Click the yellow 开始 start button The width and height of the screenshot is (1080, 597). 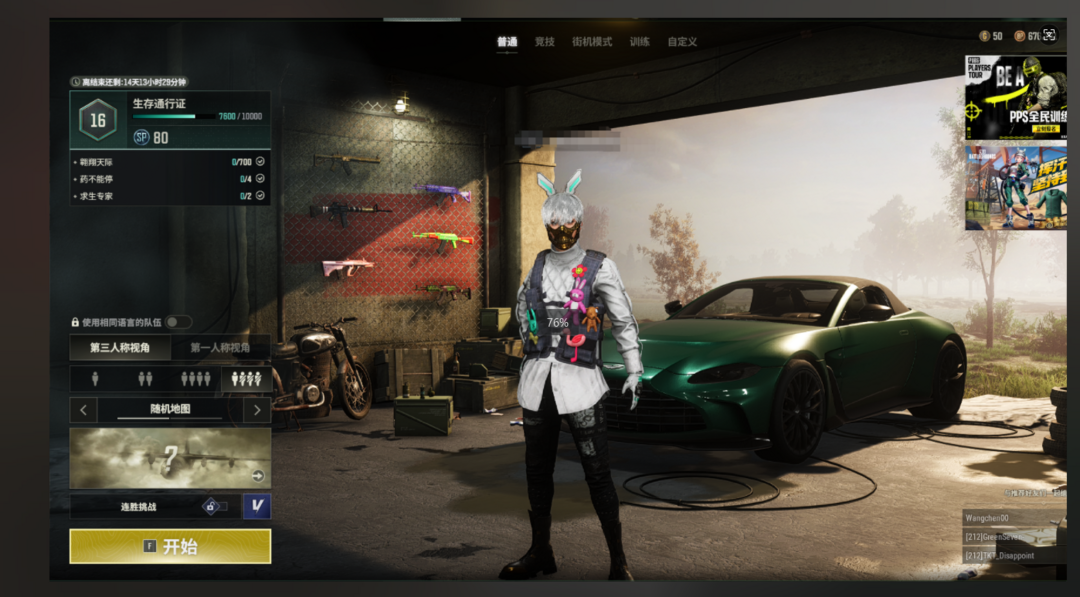(x=170, y=546)
